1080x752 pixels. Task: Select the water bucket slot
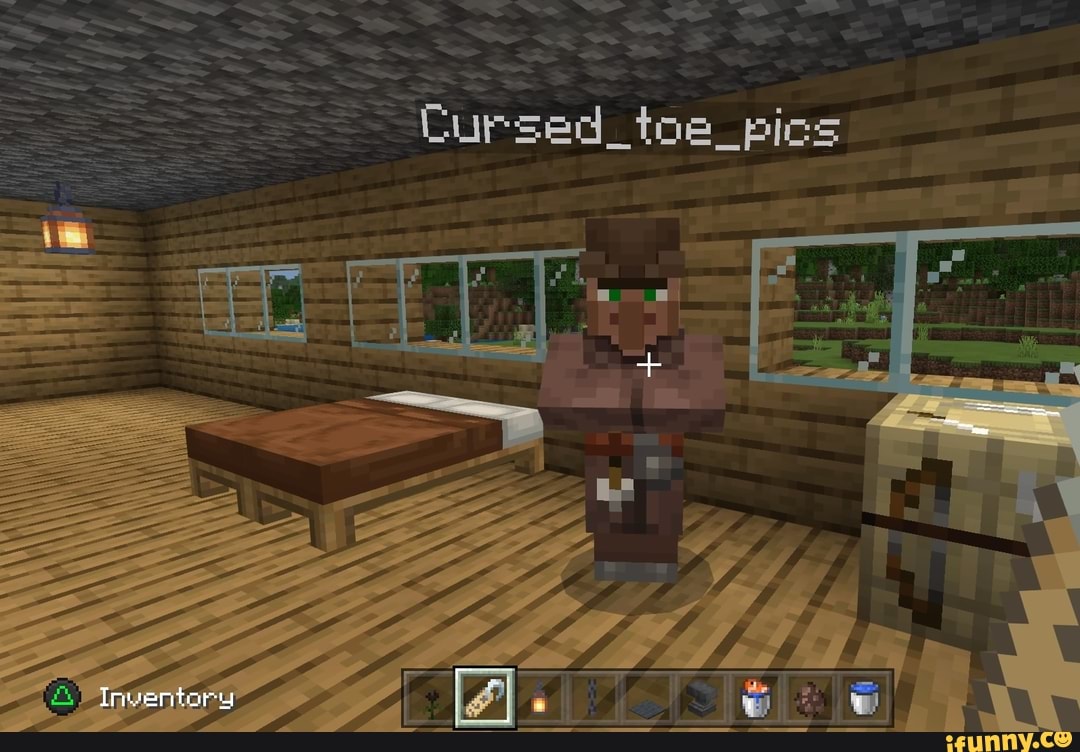[862, 698]
